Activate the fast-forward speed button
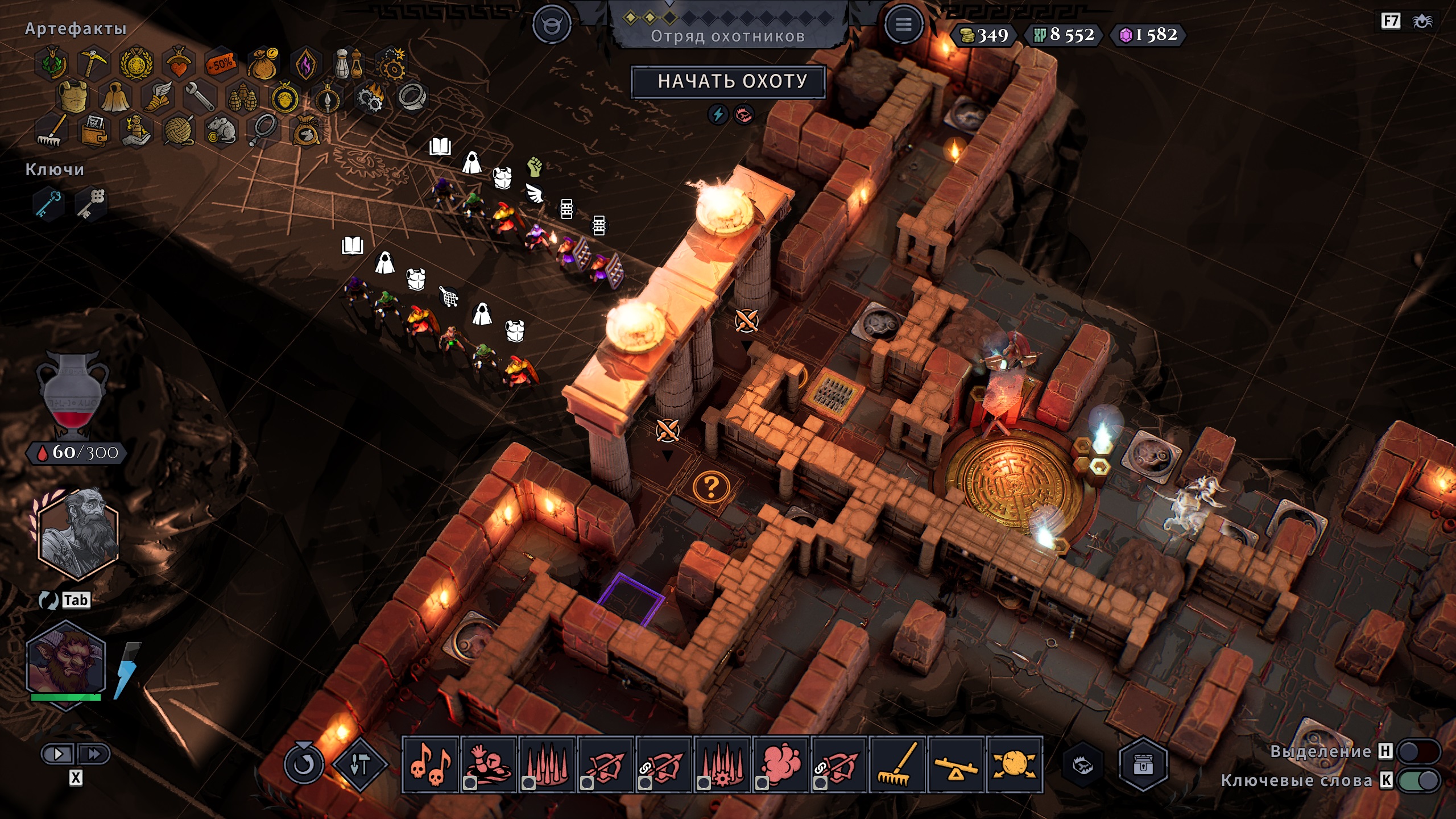 pyautogui.click(x=93, y=754)
